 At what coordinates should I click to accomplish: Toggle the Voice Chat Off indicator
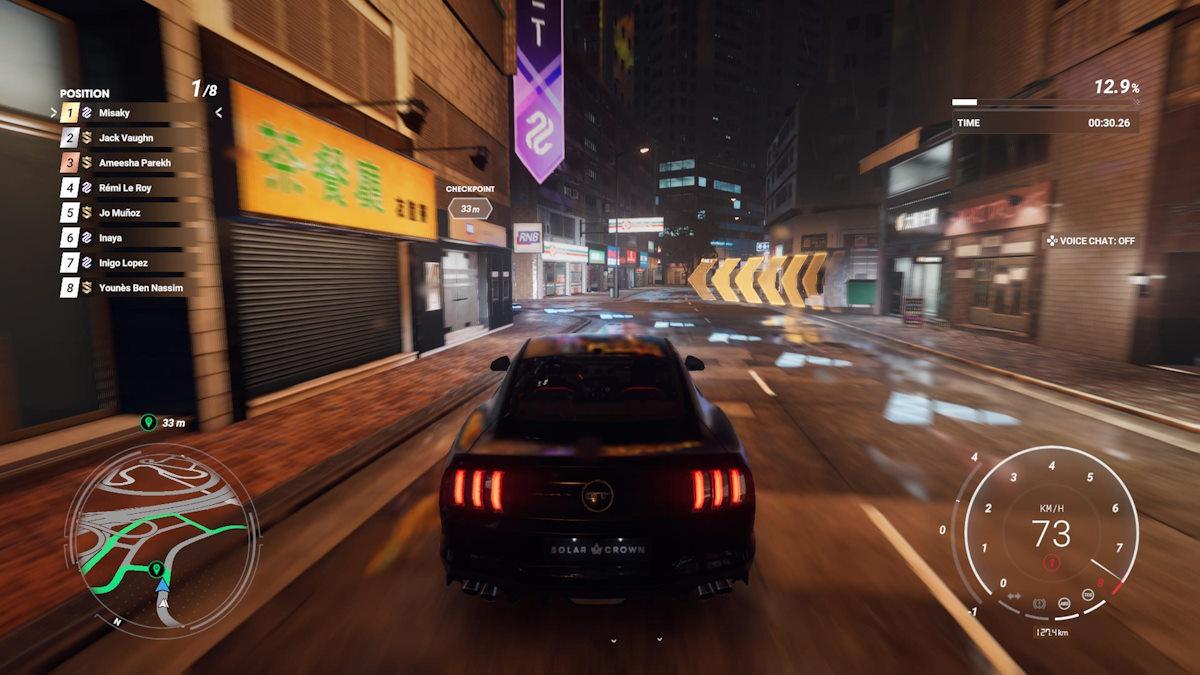[x=1091, y=241]
